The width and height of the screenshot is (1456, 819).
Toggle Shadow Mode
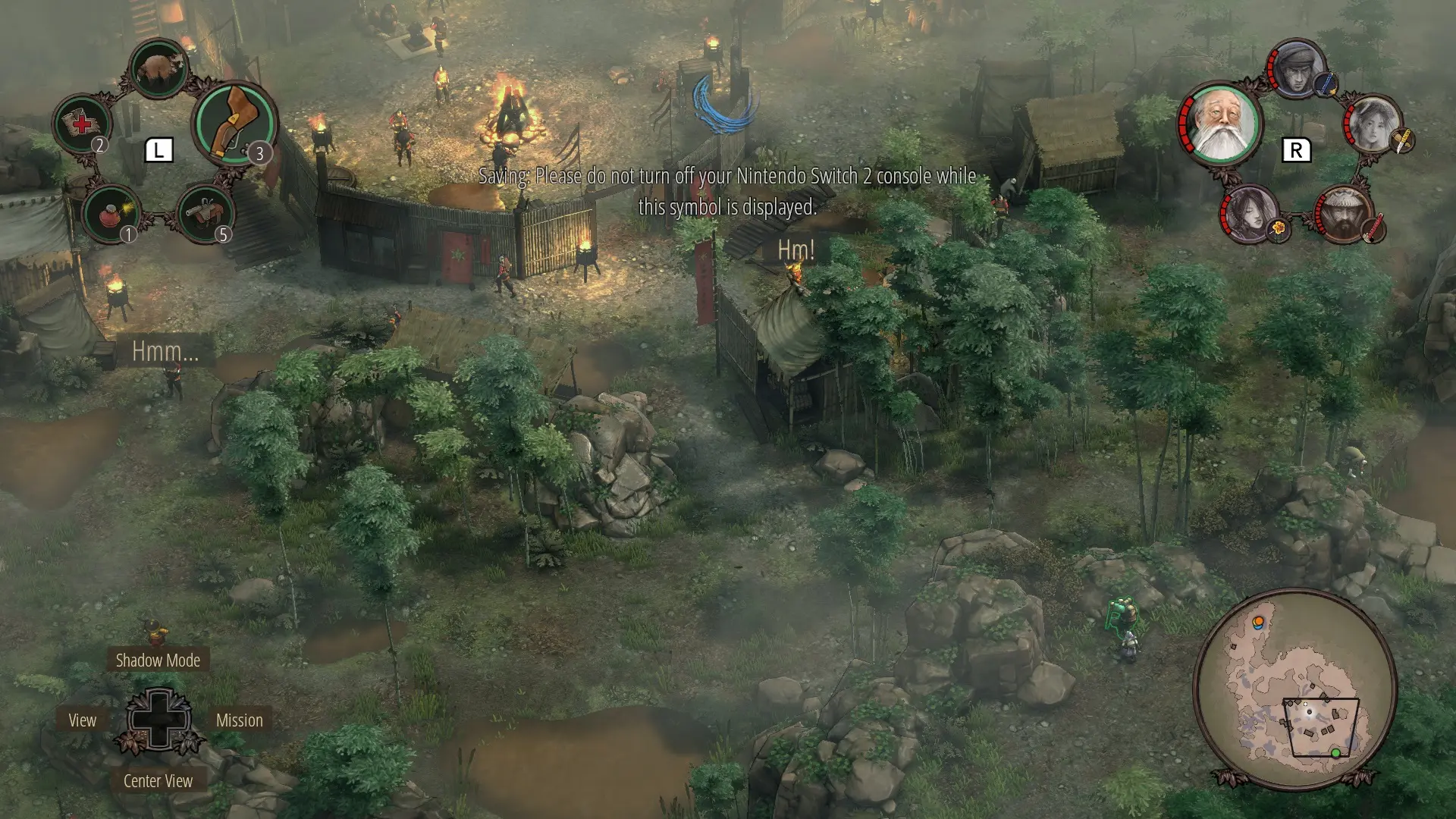(x=156, y=660)
